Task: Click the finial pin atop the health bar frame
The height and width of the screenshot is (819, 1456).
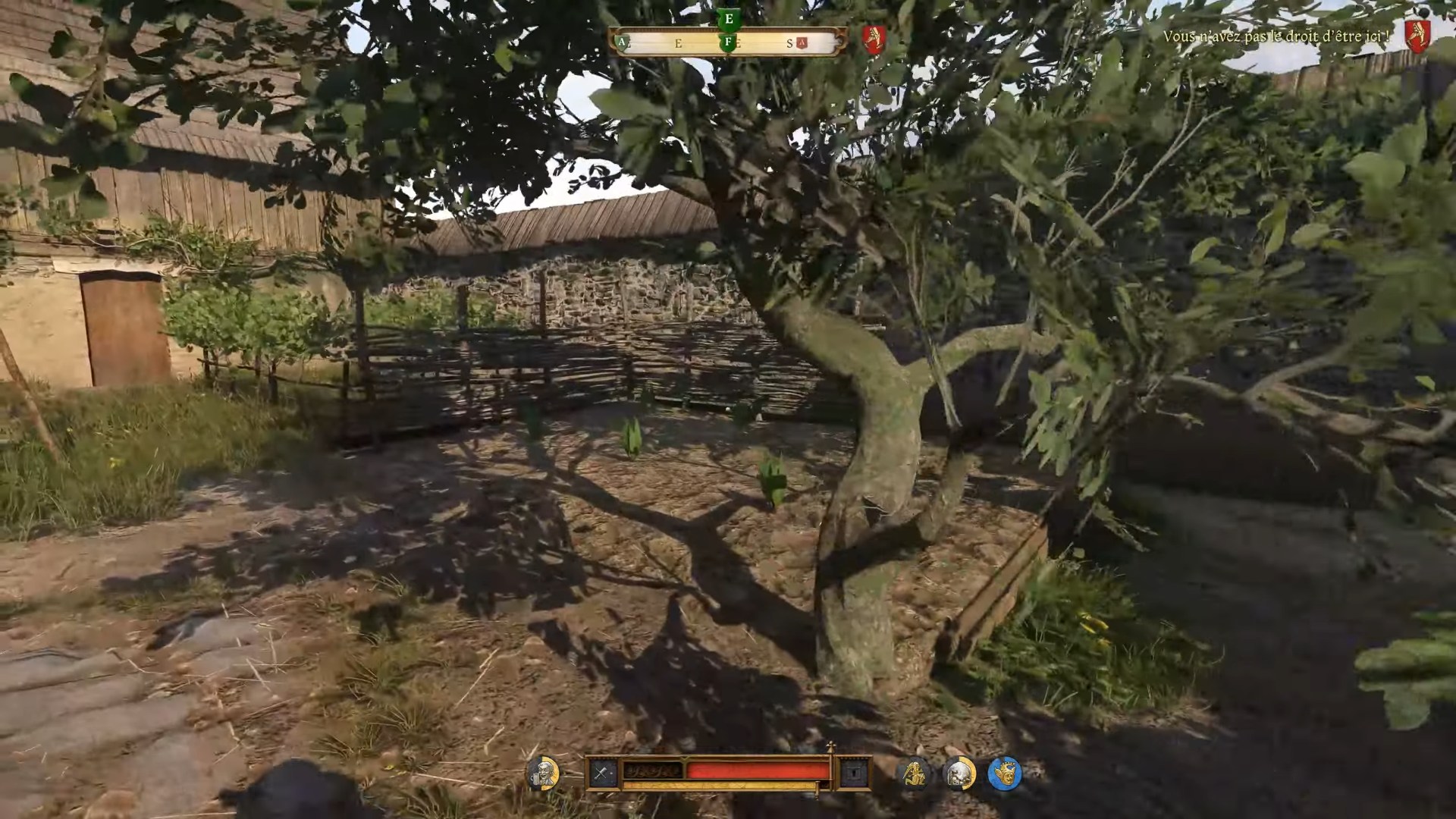Action: pyautogui.click(x=830, y=747)
